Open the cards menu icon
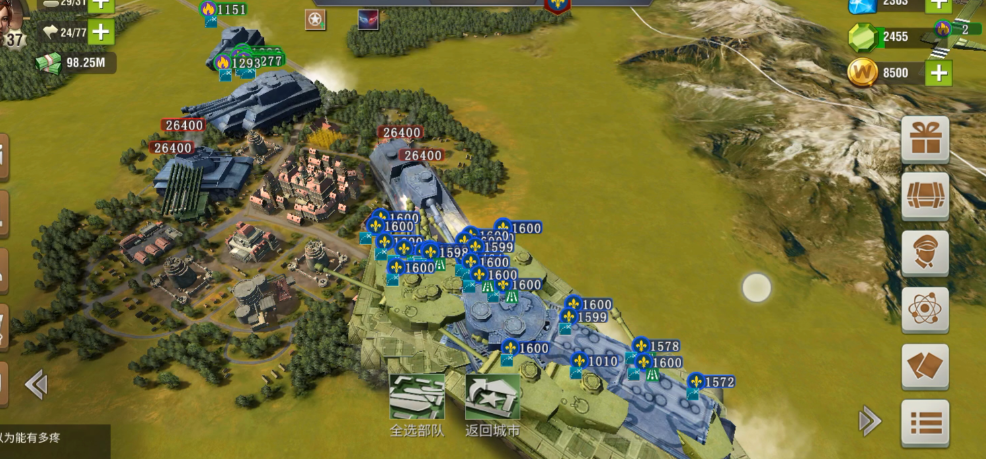Viewport: 986px width, 459px height. (x=925, y=366)
